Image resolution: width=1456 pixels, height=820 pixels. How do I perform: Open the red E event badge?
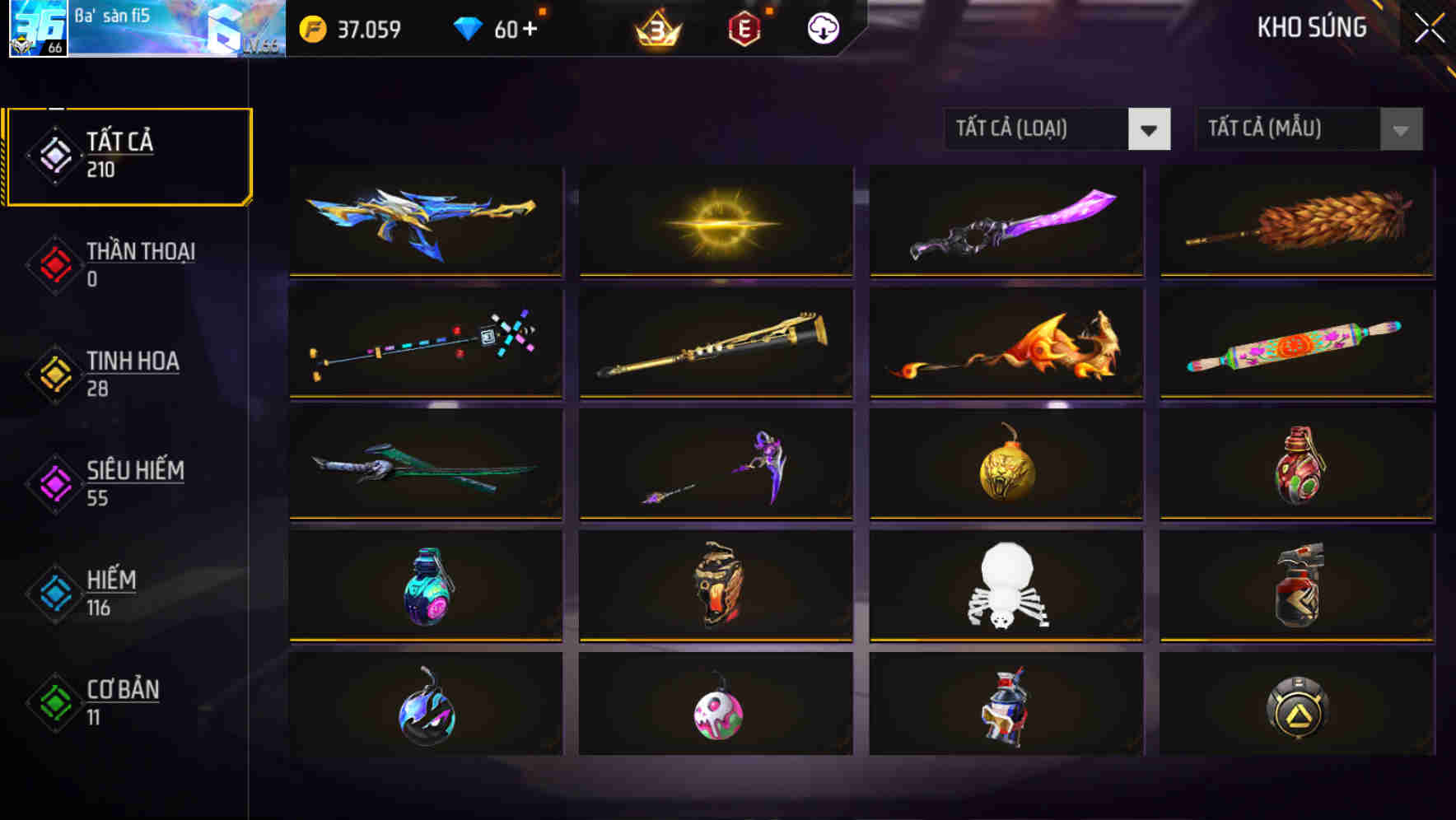coord(742,27)
